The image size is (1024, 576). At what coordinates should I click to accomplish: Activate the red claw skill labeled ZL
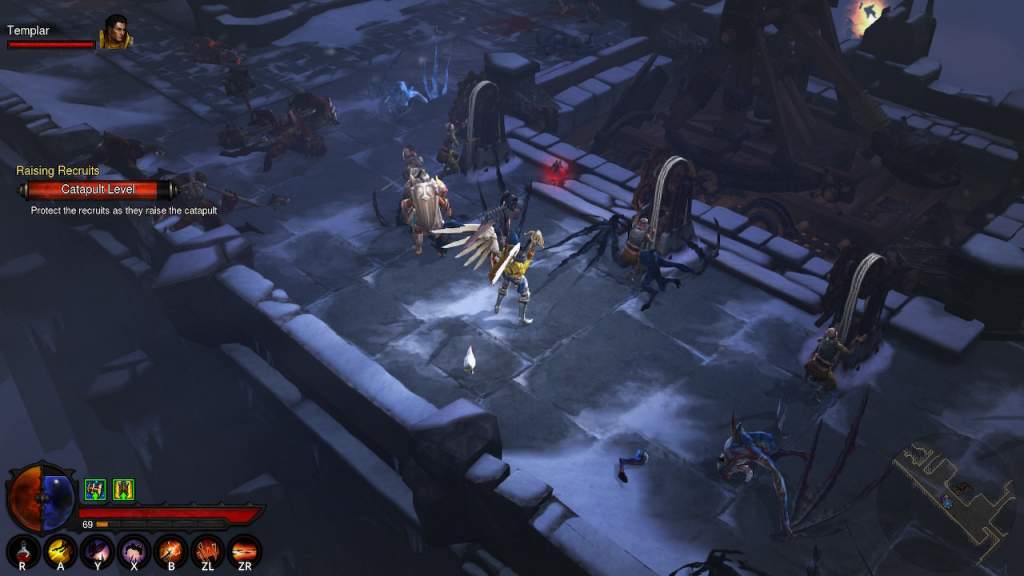(208, 551)
